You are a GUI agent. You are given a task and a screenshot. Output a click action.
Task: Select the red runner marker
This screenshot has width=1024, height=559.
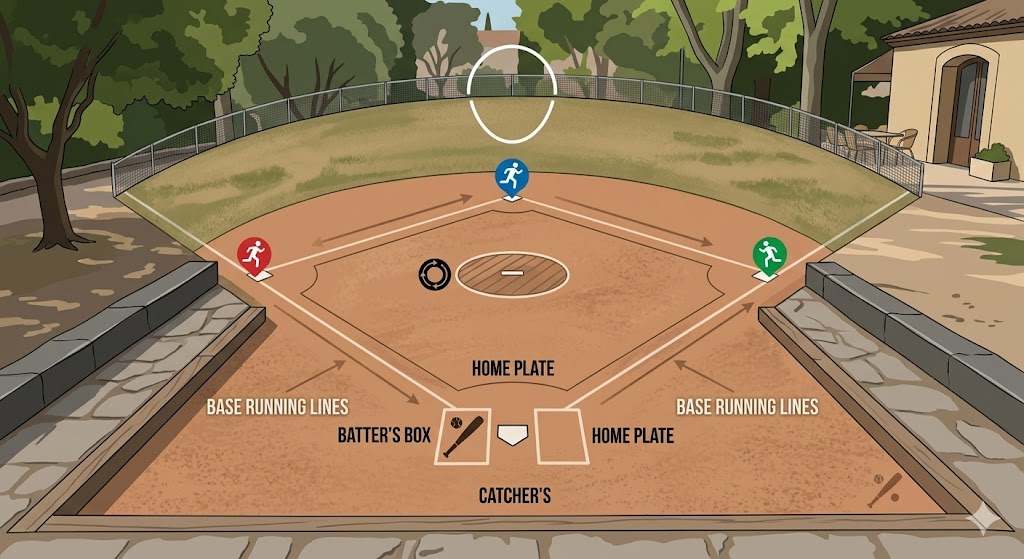(253, 254)
